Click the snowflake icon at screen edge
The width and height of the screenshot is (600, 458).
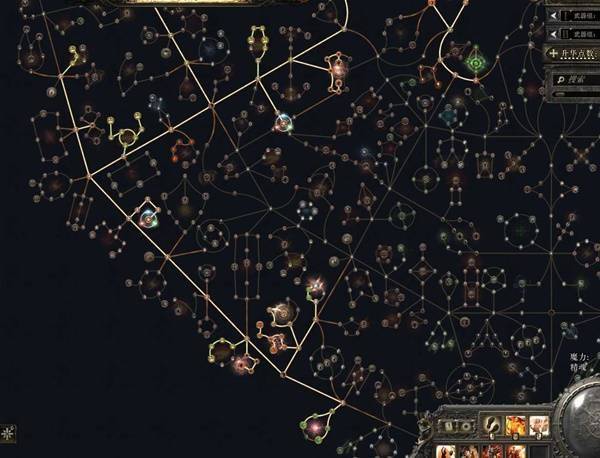(10, 433)
